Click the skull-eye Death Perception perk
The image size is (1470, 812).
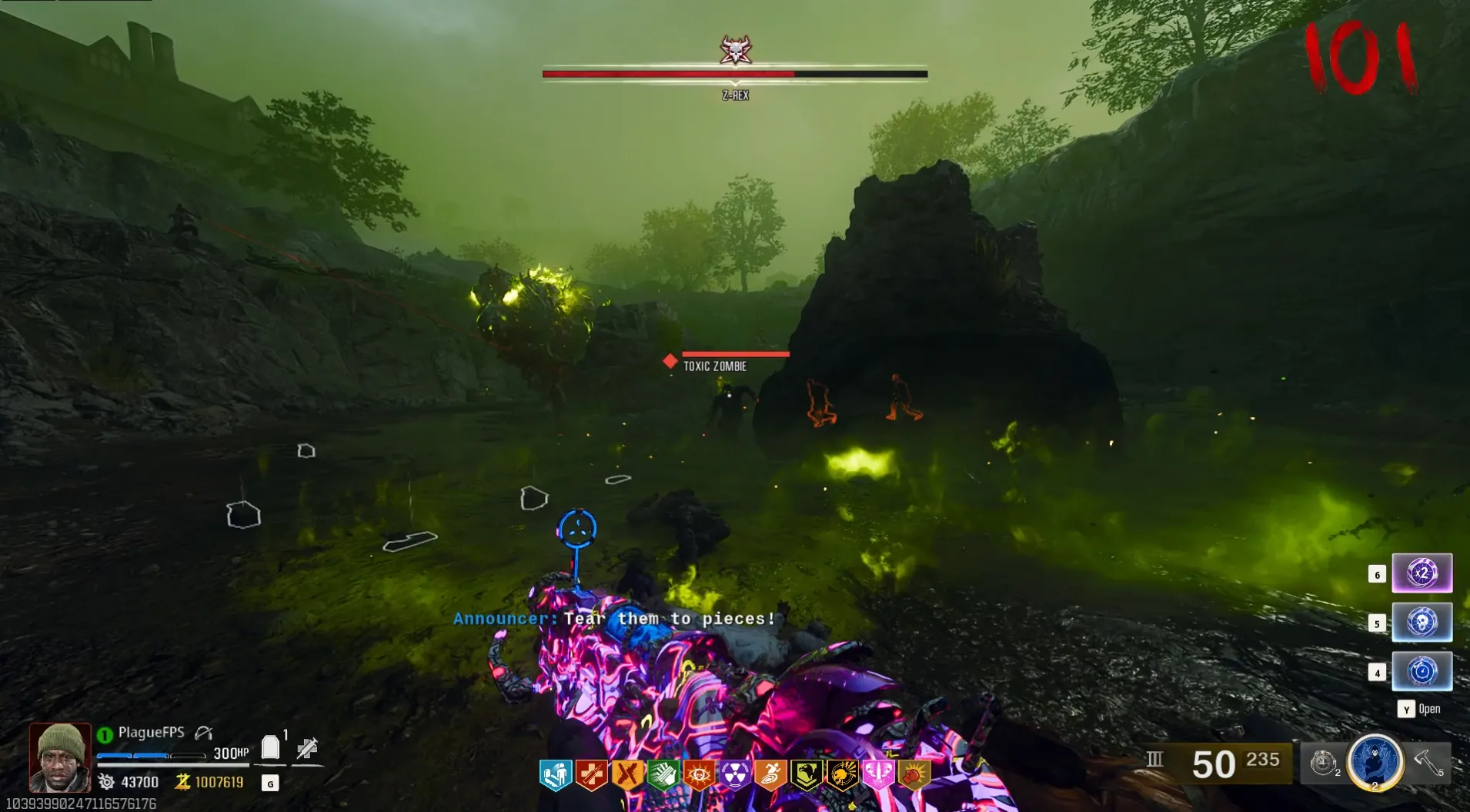point(699,775)
